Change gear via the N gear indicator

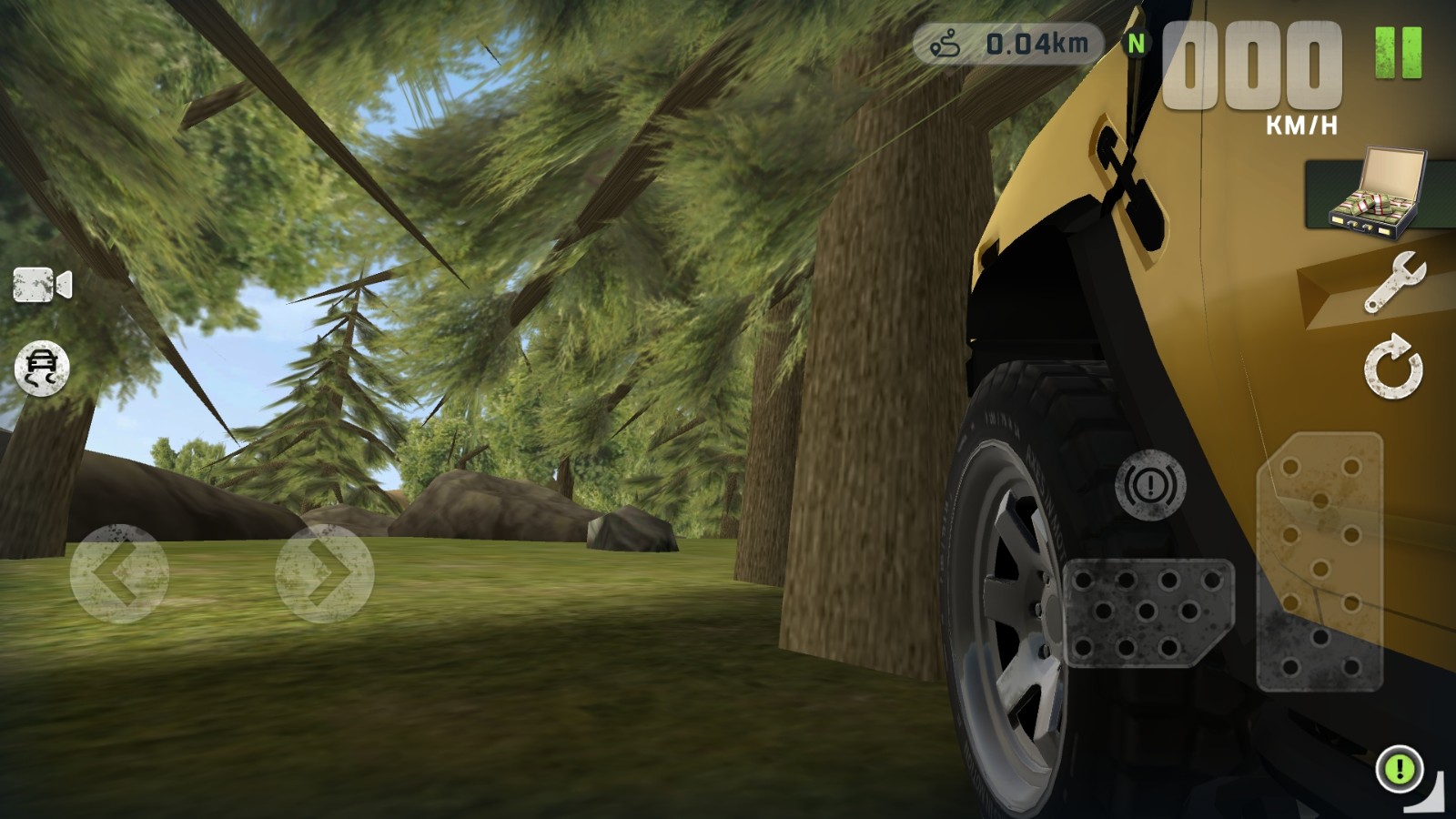point(1136,43)
